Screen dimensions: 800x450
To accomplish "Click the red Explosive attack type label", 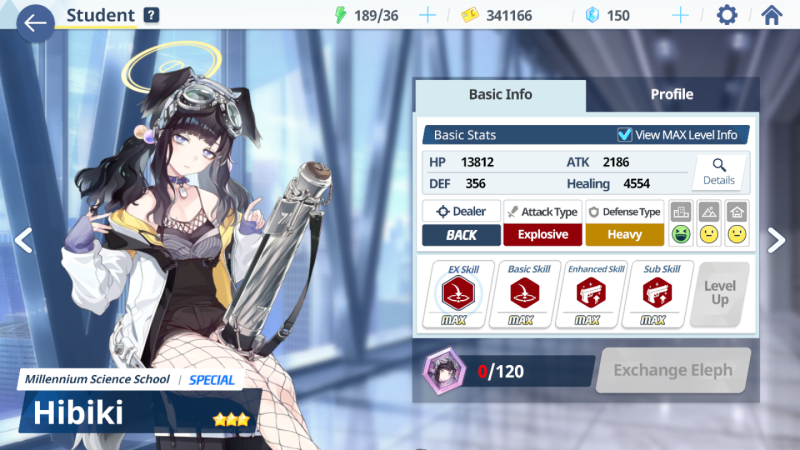I will pos(543,235).
